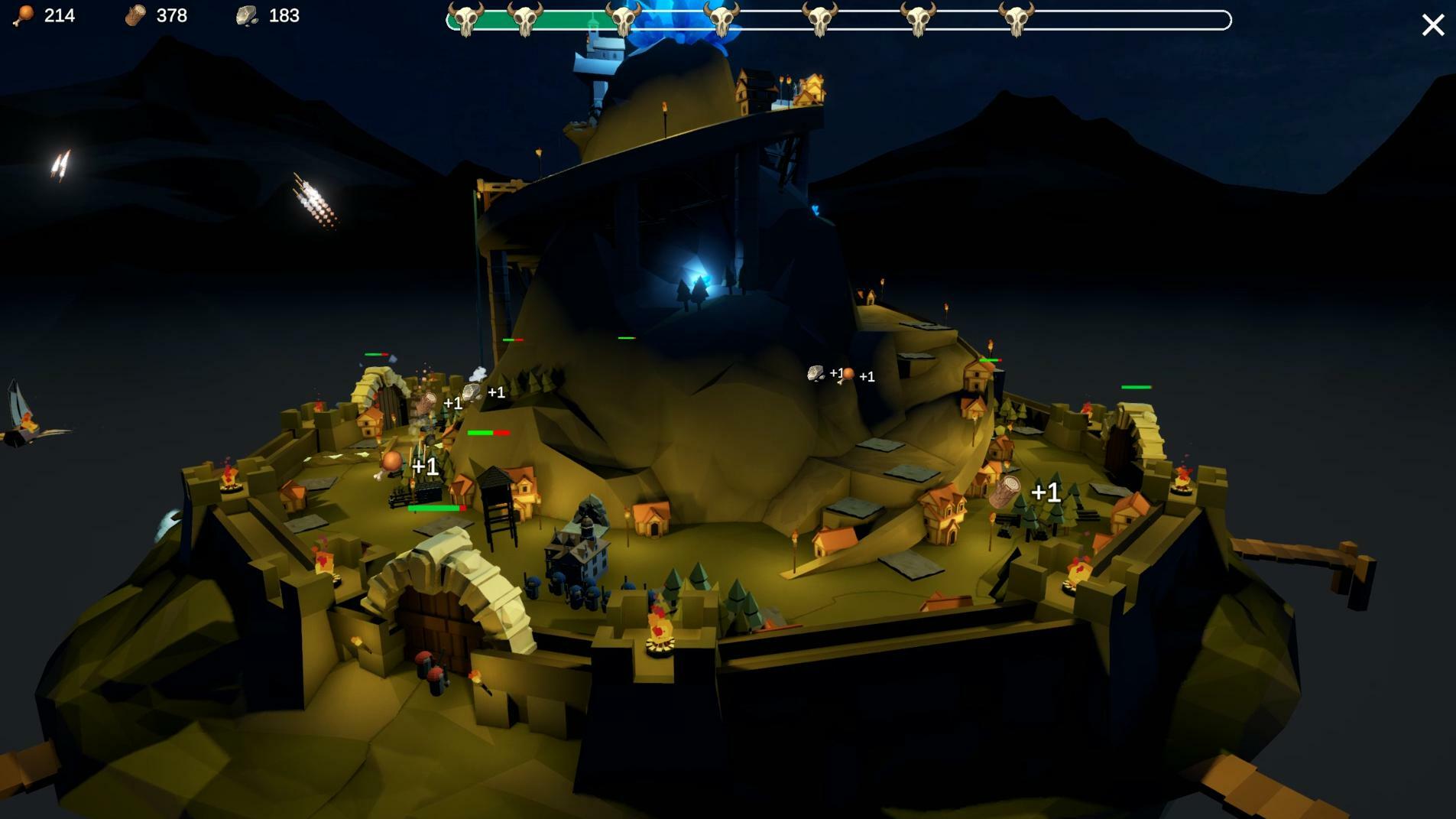Close the game view with the X button

1432,25
